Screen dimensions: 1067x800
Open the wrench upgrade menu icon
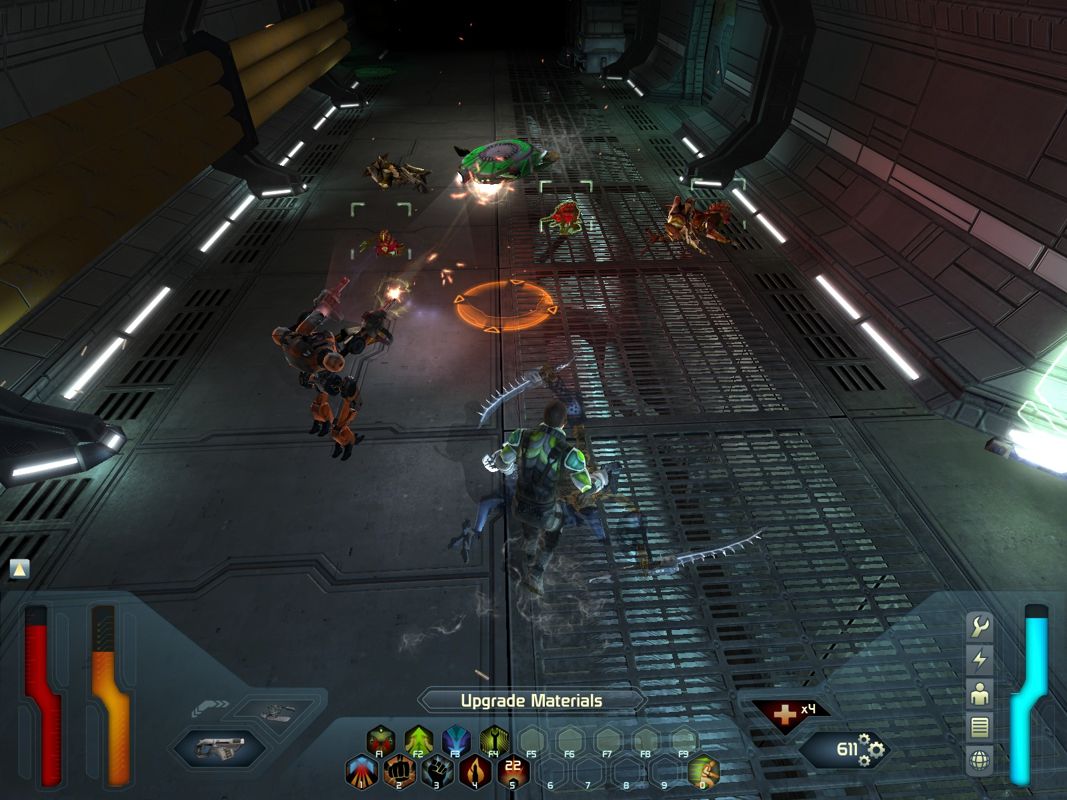point(980,627)
